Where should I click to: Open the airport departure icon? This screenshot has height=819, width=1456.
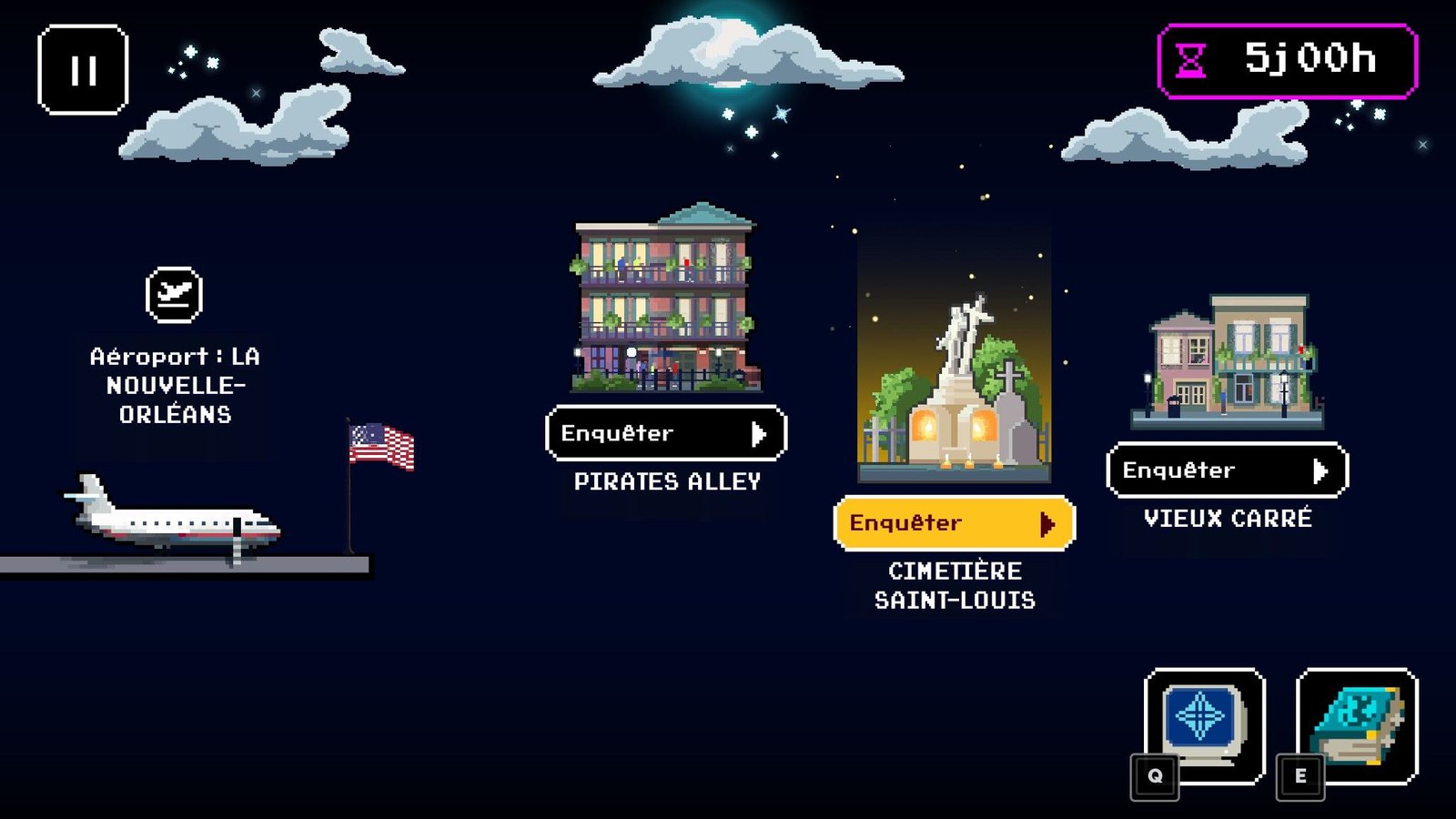click(174, 295)
